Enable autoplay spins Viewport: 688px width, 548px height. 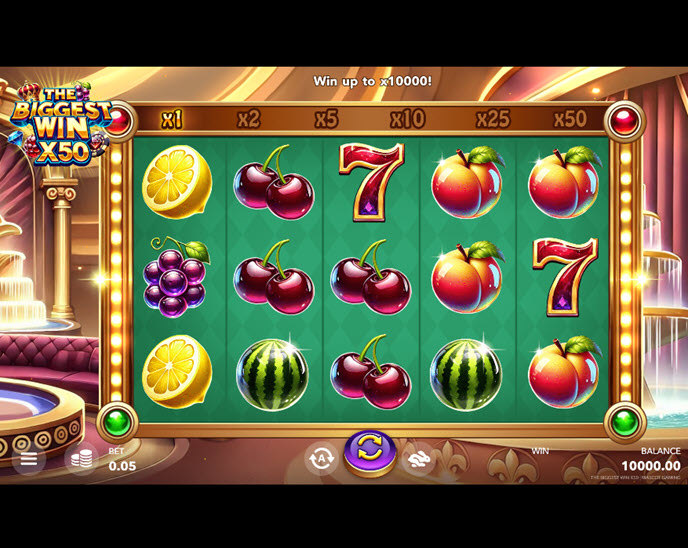click(321, 459)
